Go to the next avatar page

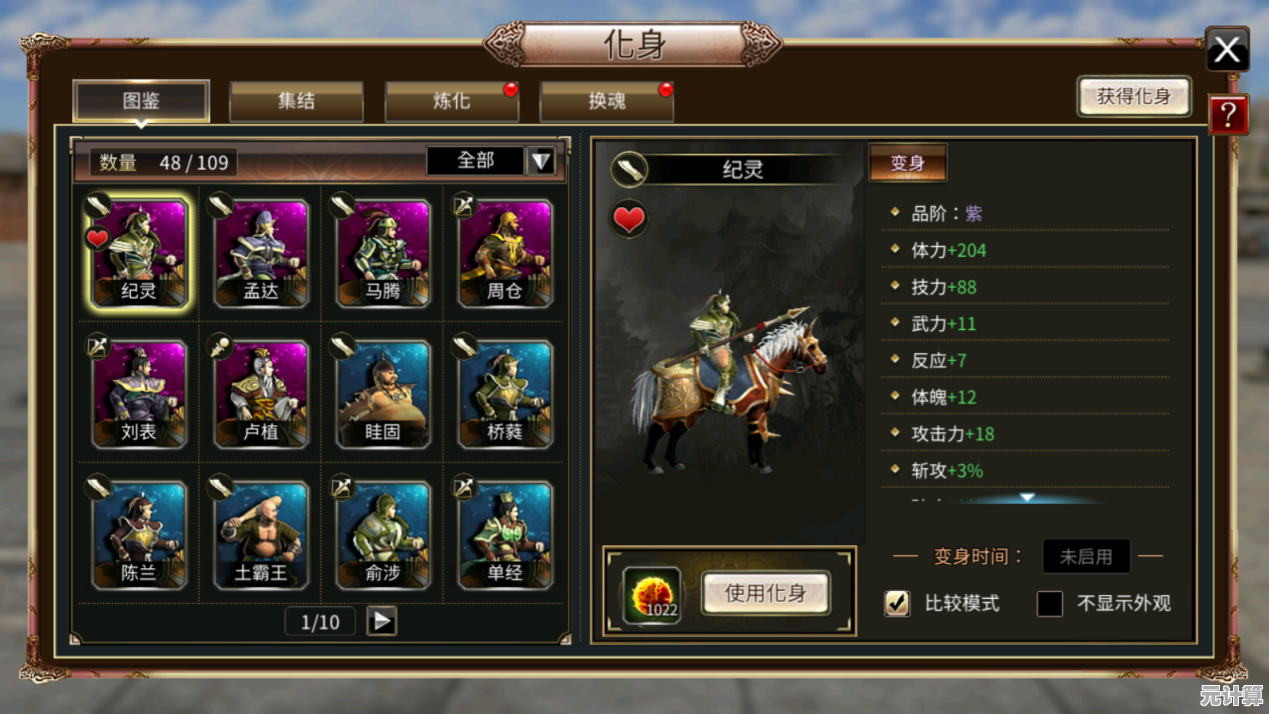tap(381, 621)
